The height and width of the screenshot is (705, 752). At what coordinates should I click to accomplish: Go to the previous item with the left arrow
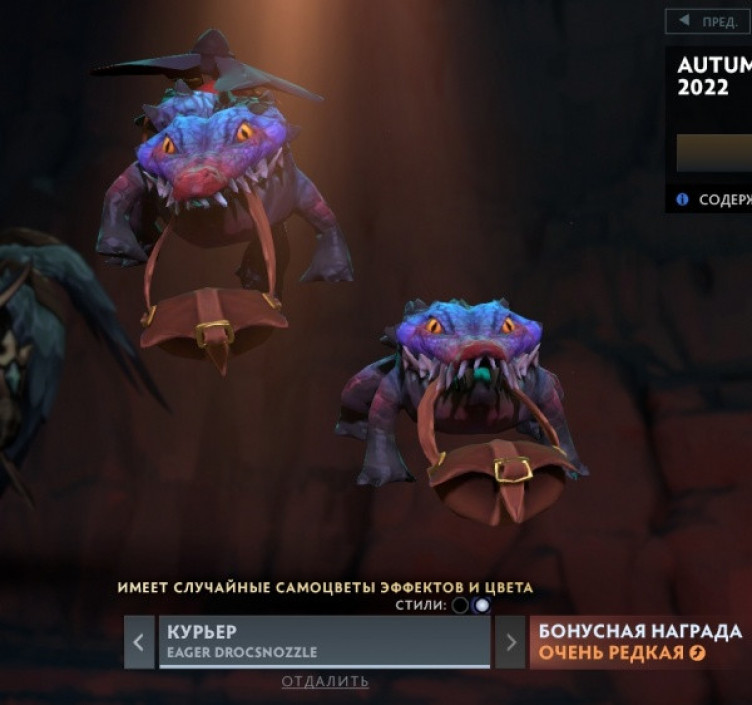[139, 642]
